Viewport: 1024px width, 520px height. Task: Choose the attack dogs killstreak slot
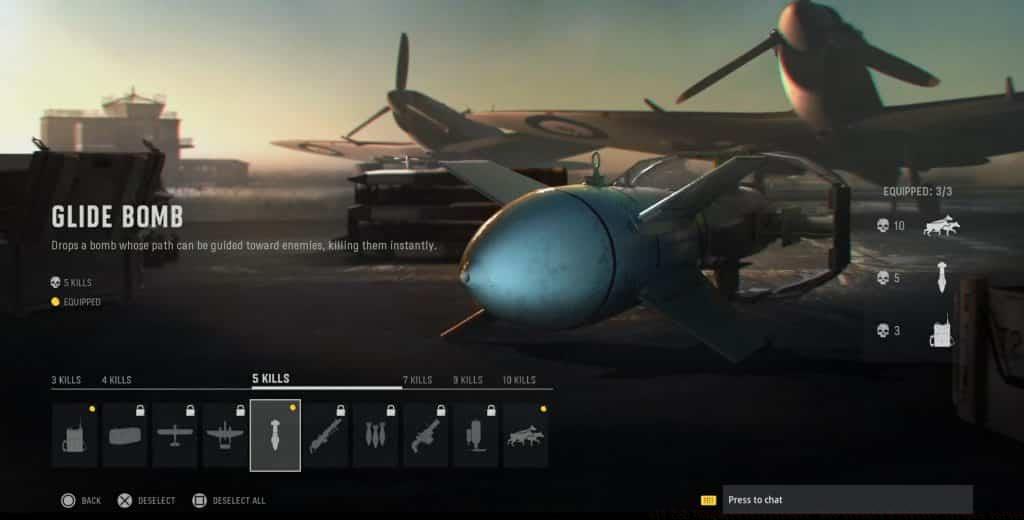526,435
